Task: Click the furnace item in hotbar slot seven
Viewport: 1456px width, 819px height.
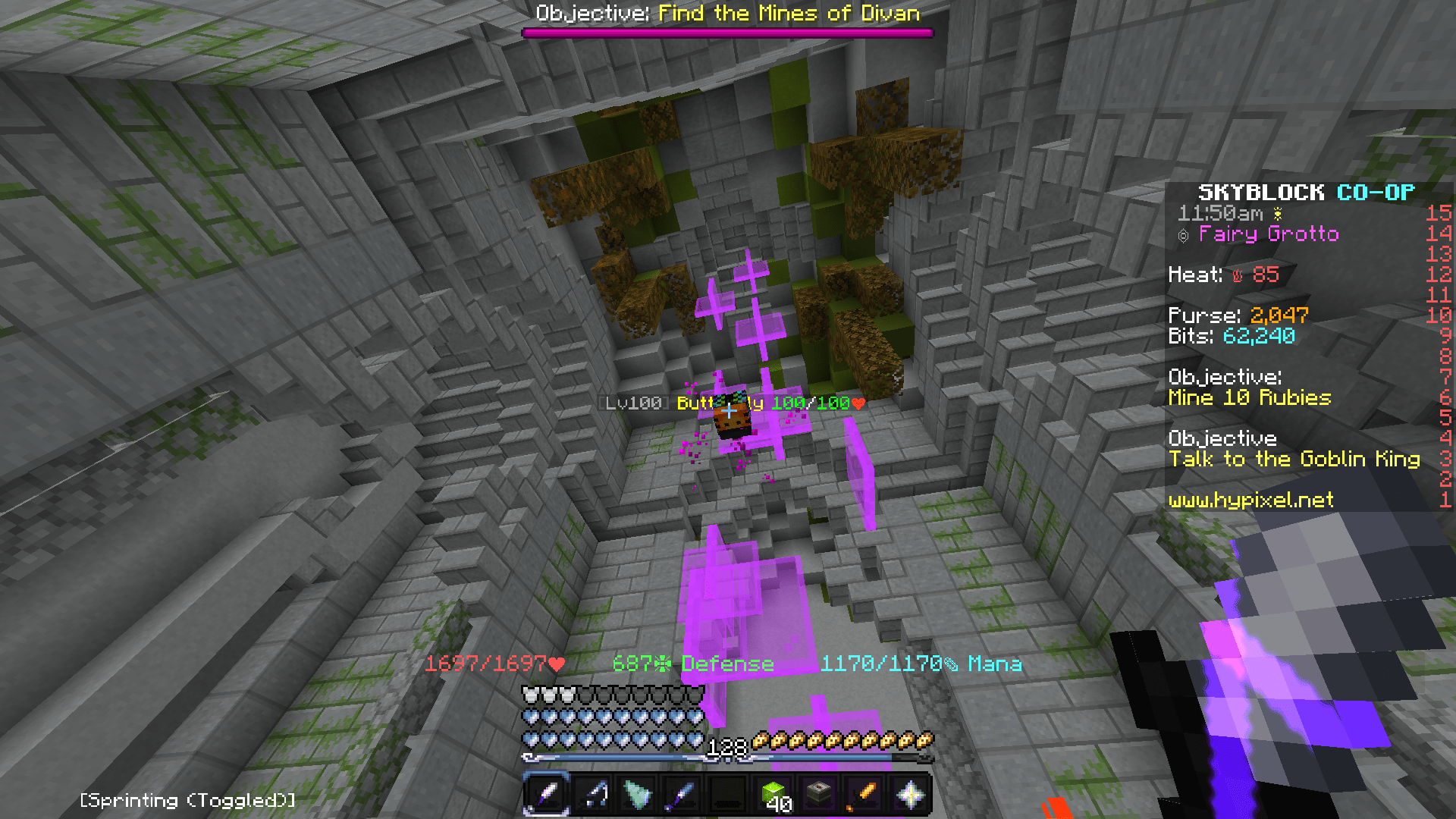Action: (x=820, y=793)
